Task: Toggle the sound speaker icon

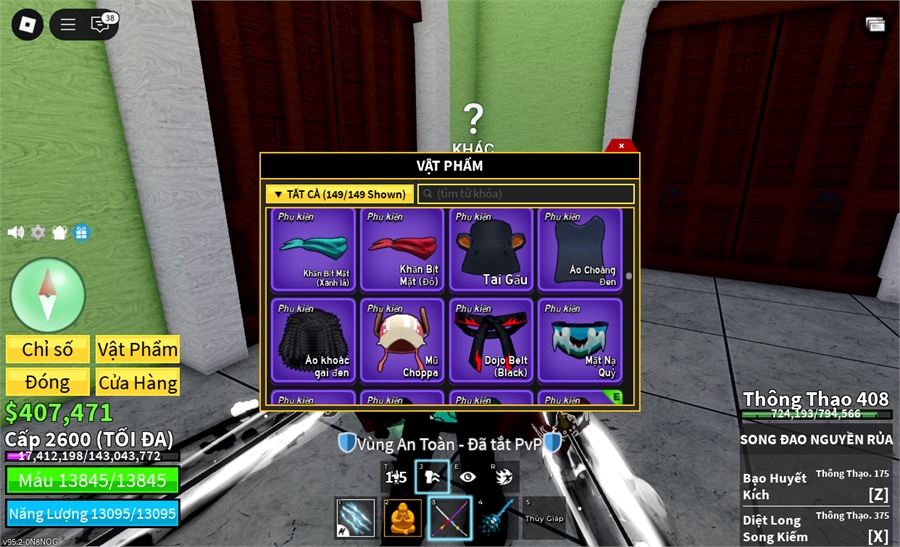Action: pos(16,232)
